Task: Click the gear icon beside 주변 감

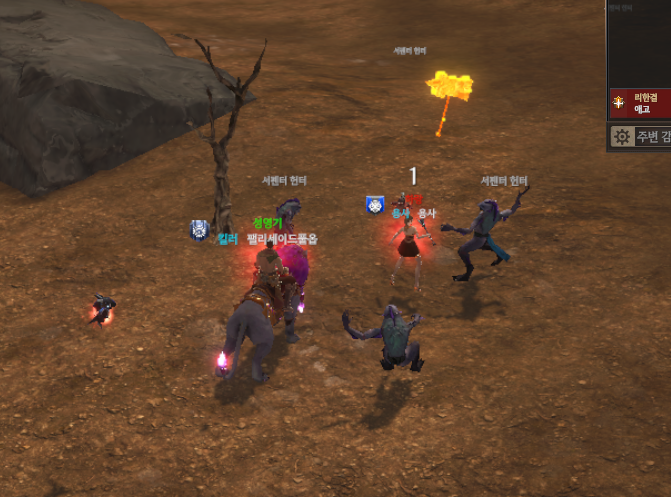Action: [622, 137]
